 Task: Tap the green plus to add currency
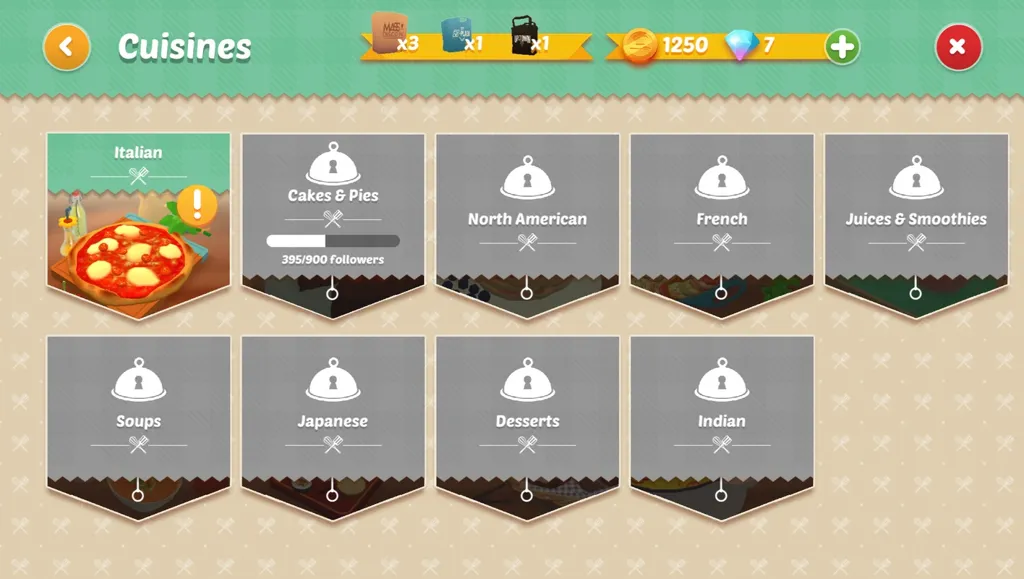[842, 46]
